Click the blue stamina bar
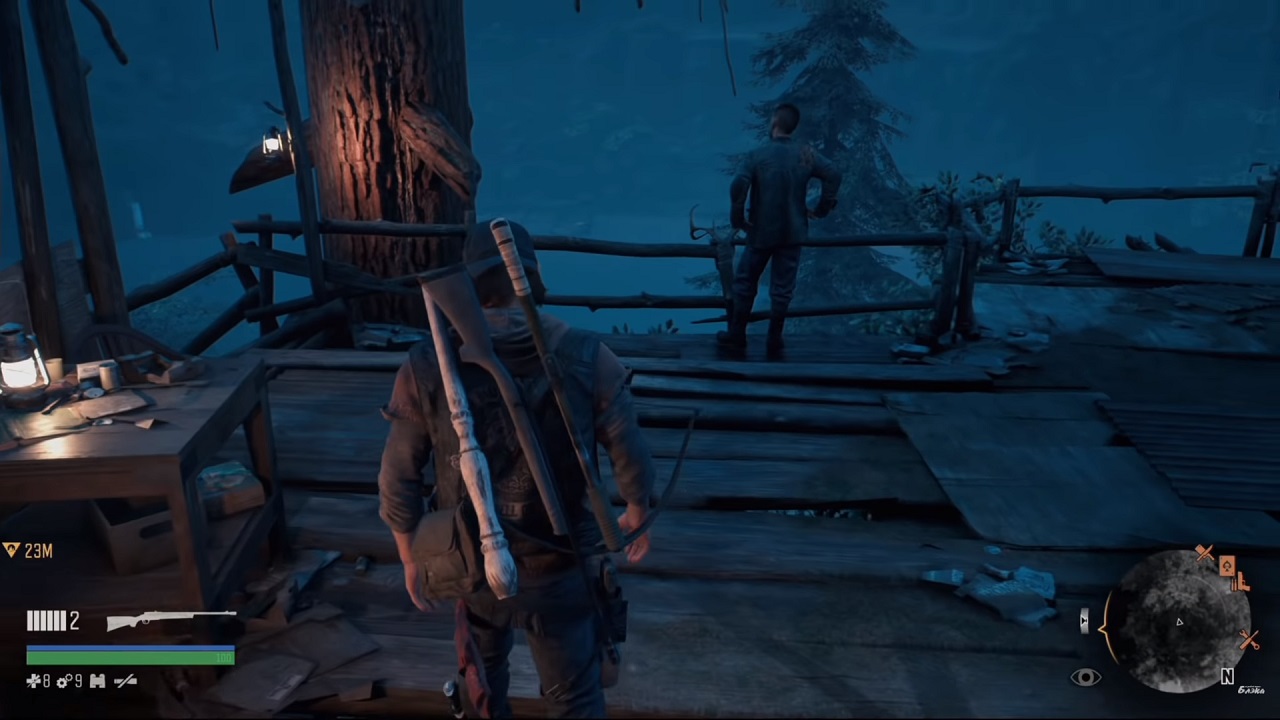Screen dimensions: 1280x720 pyautogui.click(x=130, y=648)
